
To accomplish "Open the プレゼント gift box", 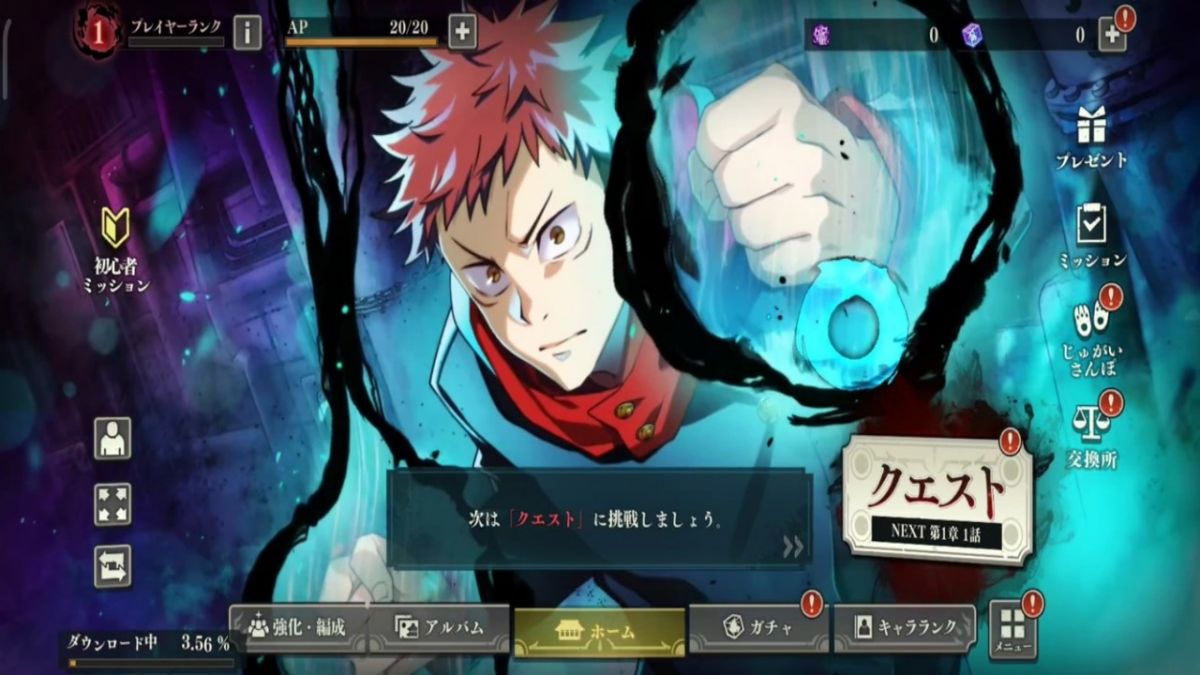I will click(1091, 136).
